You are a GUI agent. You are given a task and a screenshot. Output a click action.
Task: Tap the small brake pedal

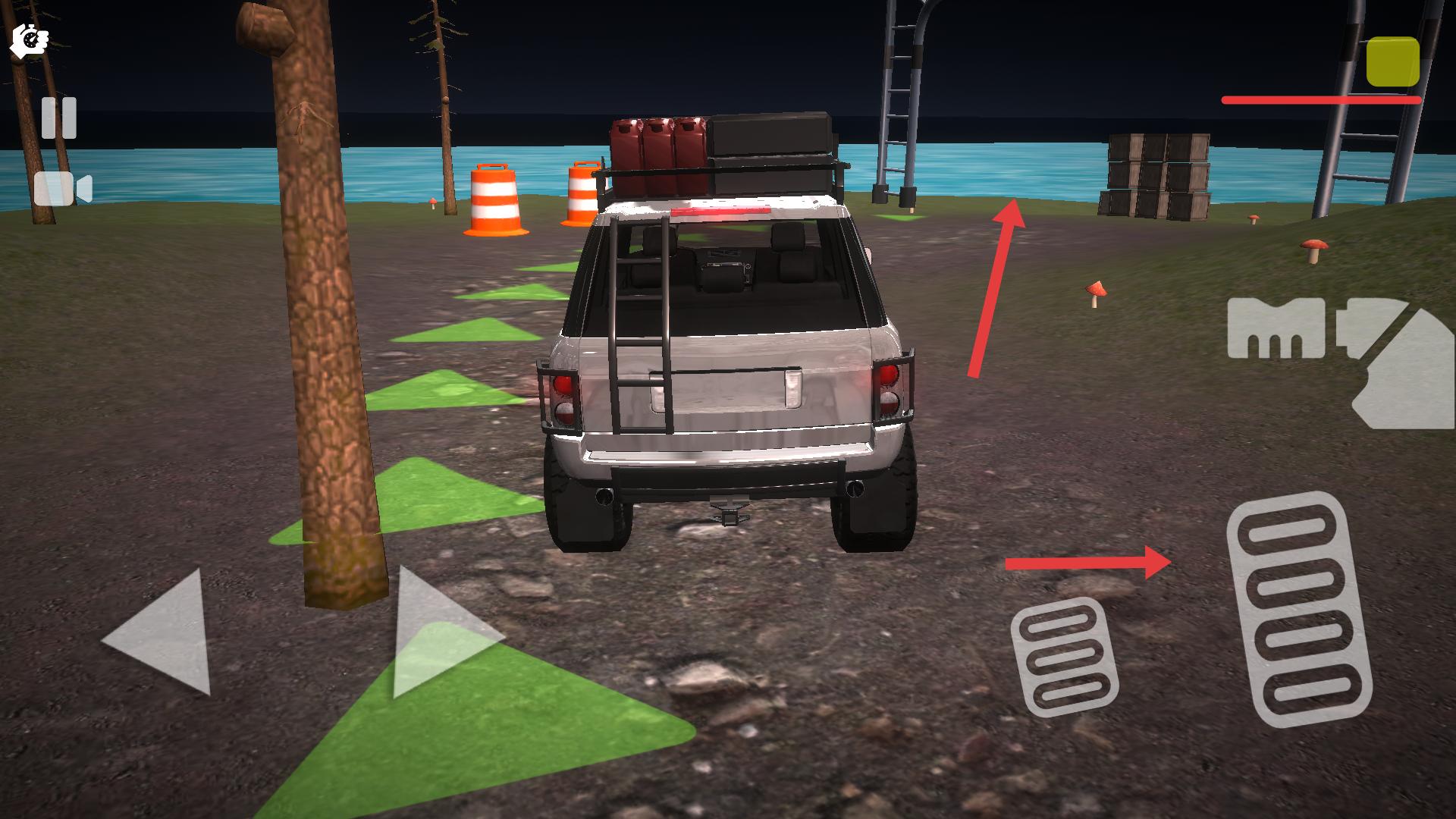tap(1063, 657)
